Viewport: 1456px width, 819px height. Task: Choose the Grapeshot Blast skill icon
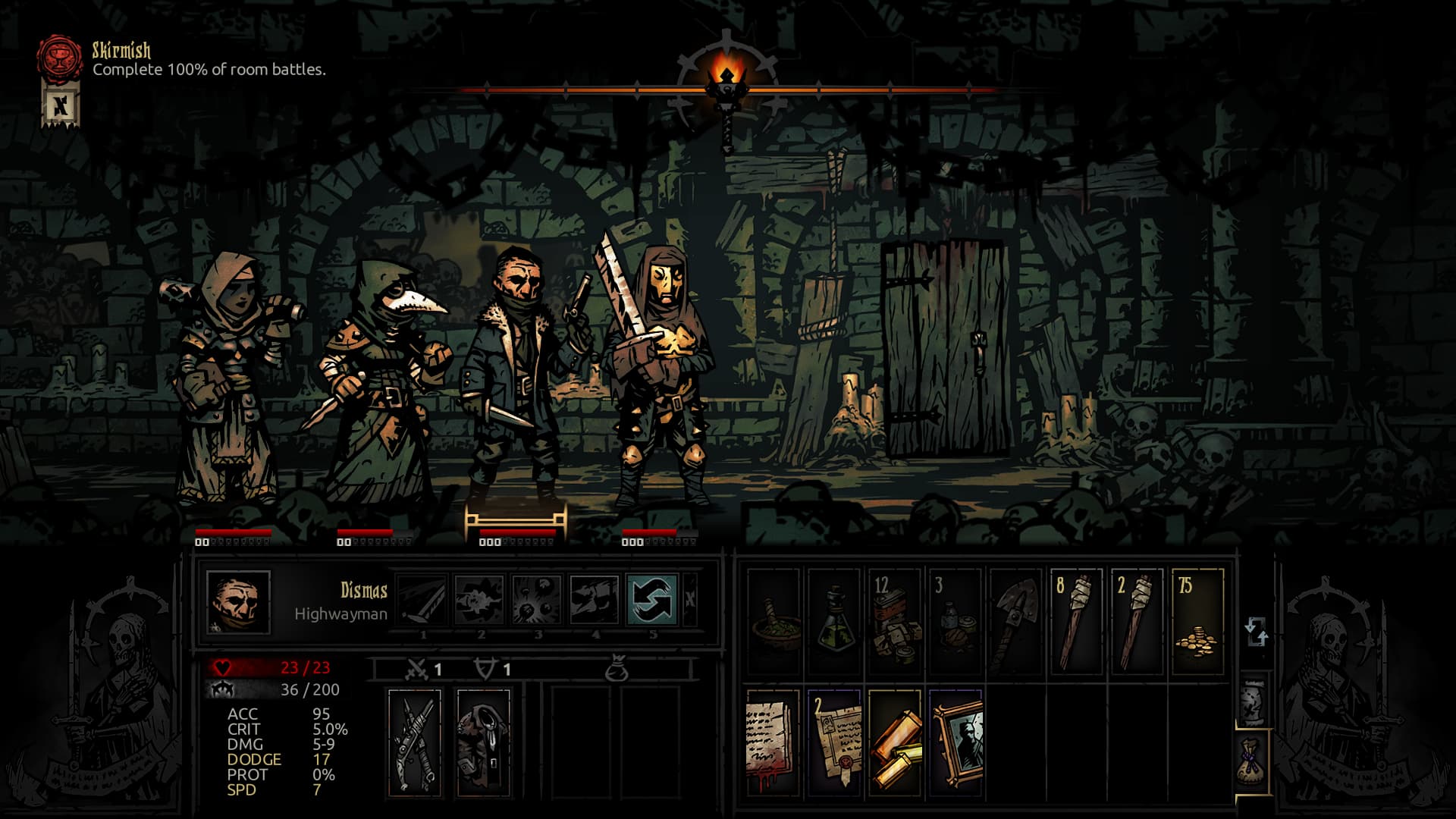[537, 599]
